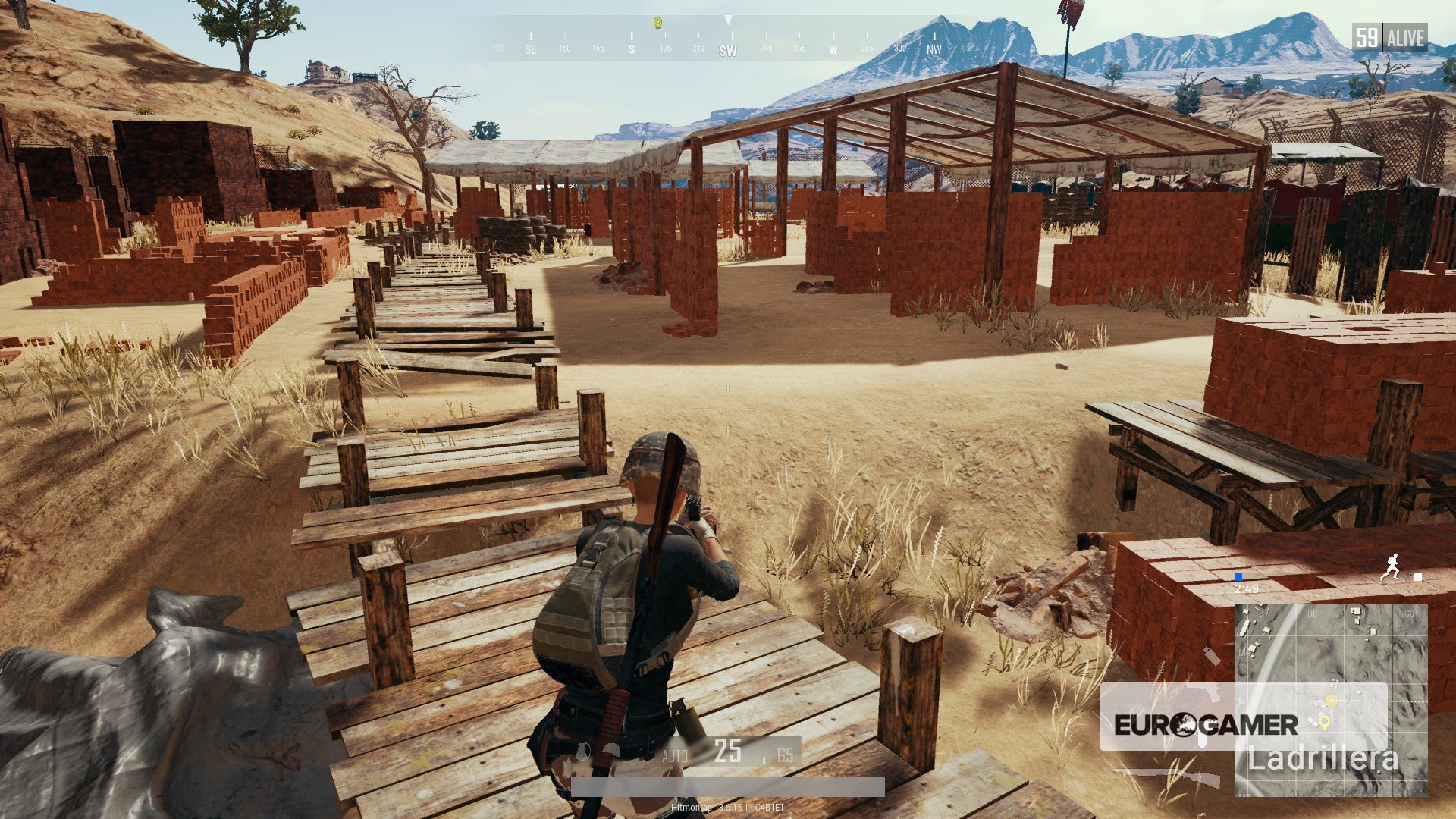Click the yellow pin marker inside the minimap
Screen dimensions: 1456x819
(x=1325, y=723)
